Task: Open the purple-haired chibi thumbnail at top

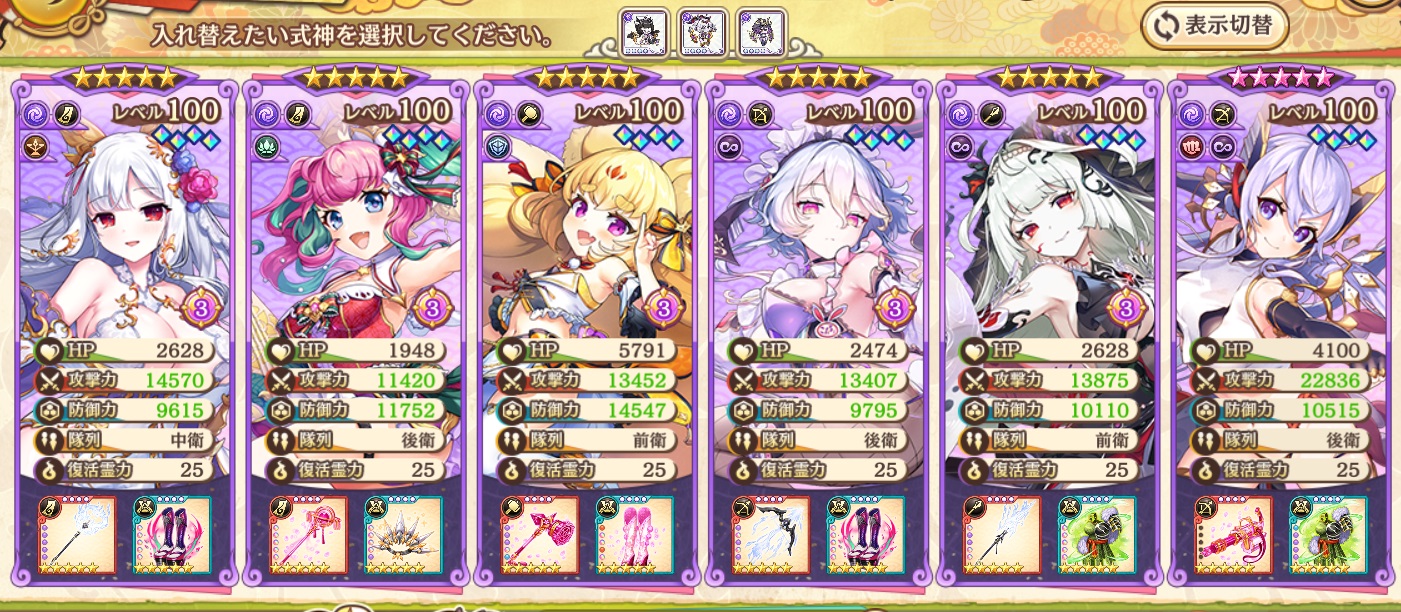Action: [762, 33]
